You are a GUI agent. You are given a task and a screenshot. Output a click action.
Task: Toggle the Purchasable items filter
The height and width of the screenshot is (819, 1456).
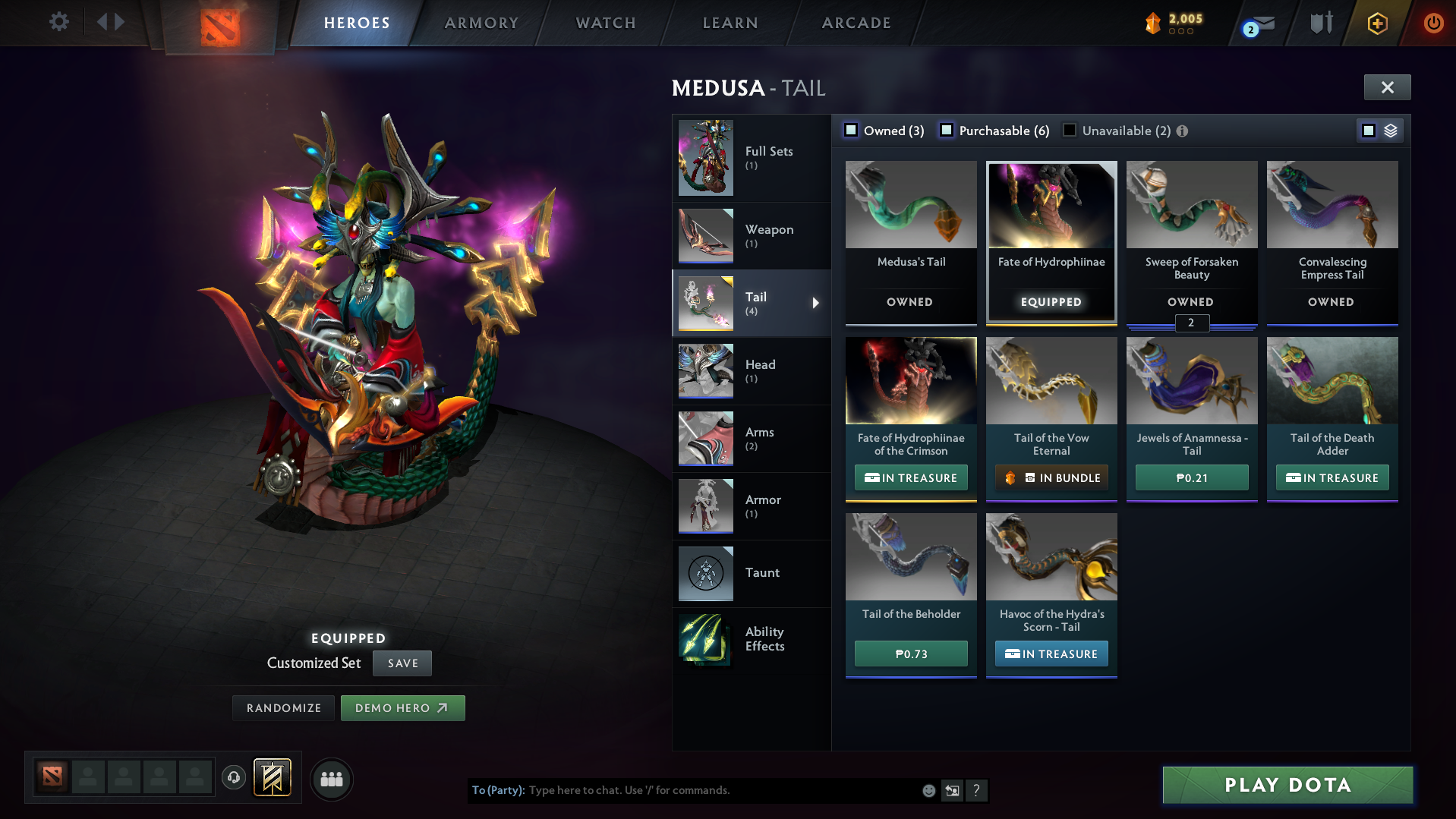947,131
